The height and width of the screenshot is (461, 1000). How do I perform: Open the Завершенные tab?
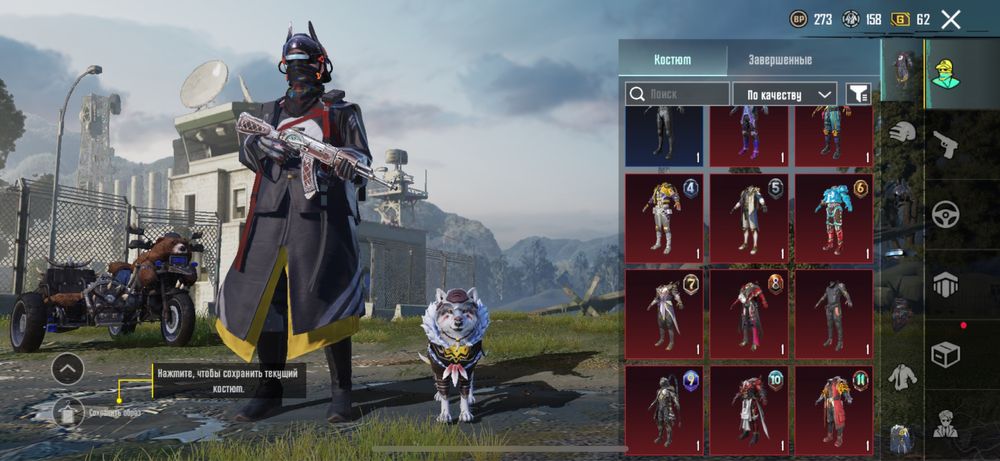coord(782,60)
